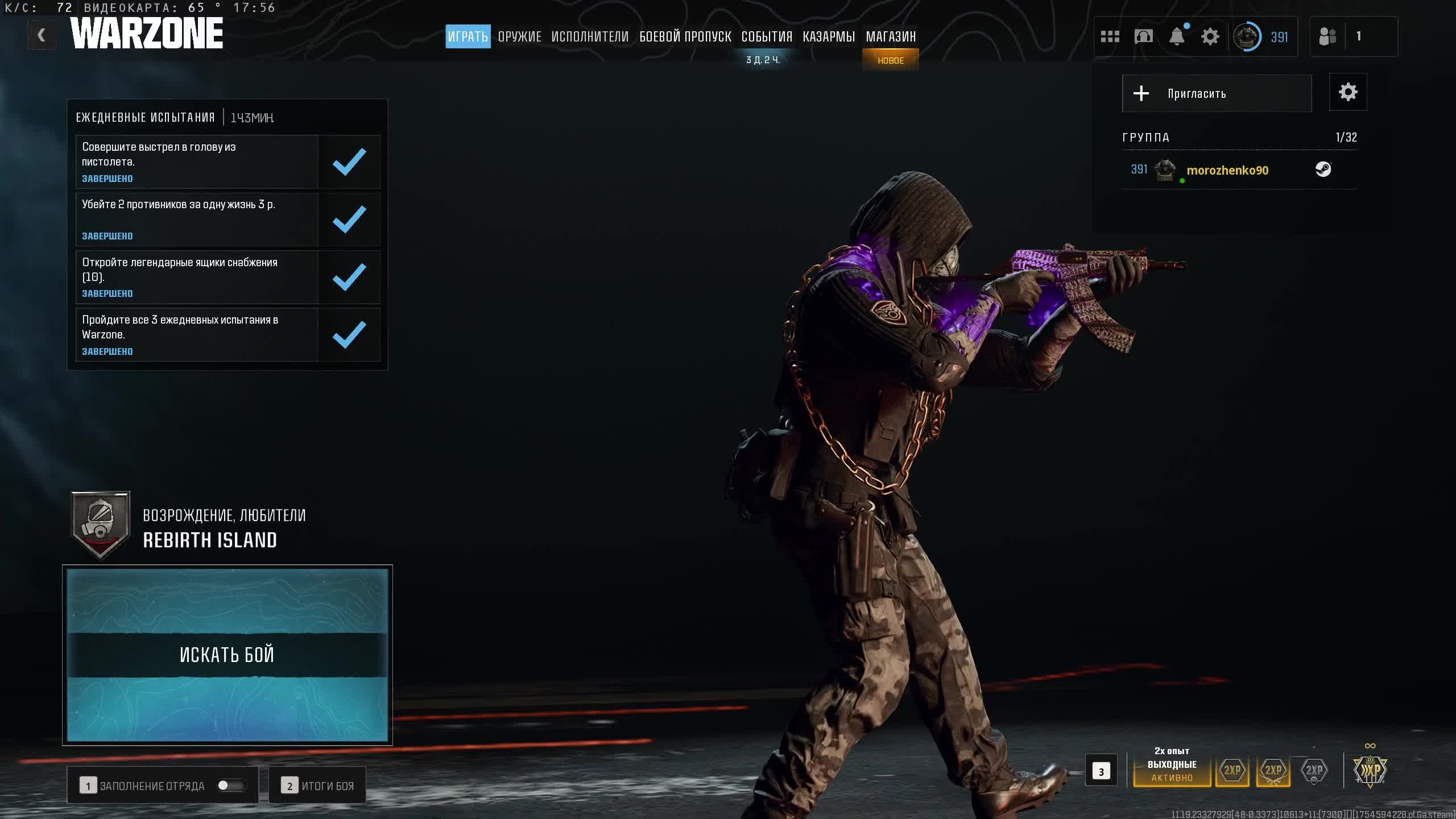
Task: Open the player profile level 391 emblem
Action: tap(1247, 37)
